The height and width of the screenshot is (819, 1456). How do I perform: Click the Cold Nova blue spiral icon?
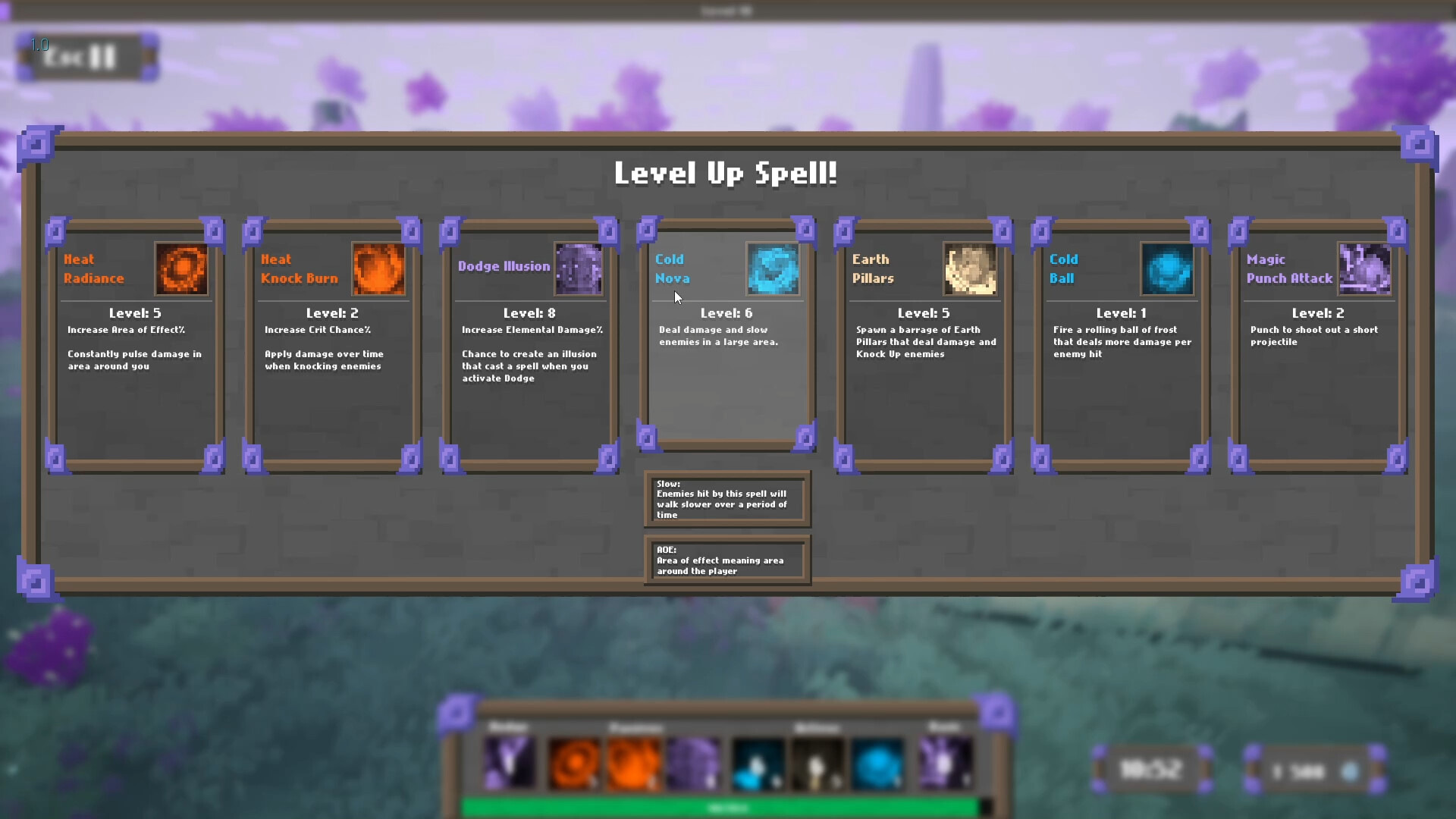(773, 269)
